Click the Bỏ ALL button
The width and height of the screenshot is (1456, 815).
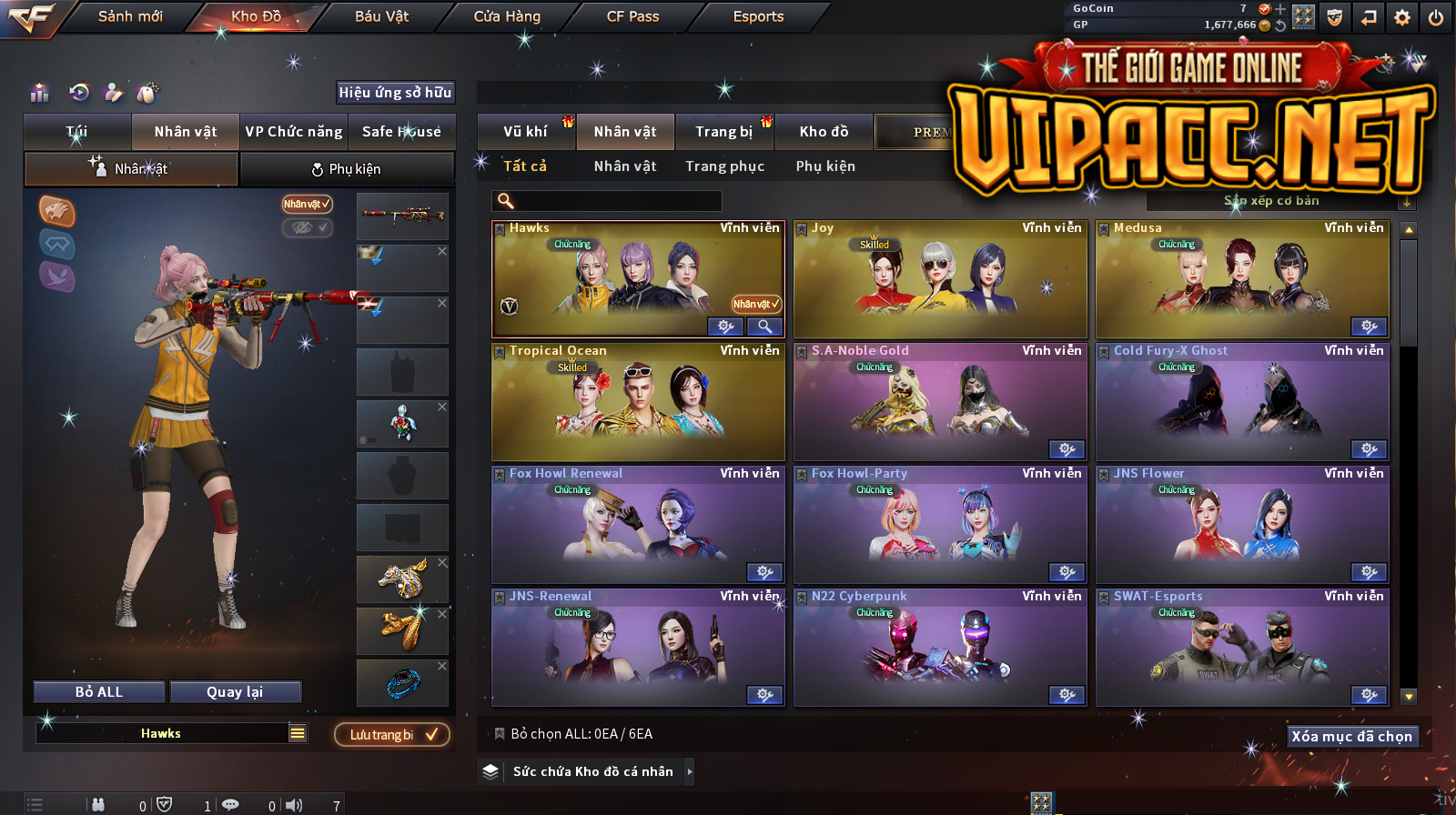click(99, 692)
